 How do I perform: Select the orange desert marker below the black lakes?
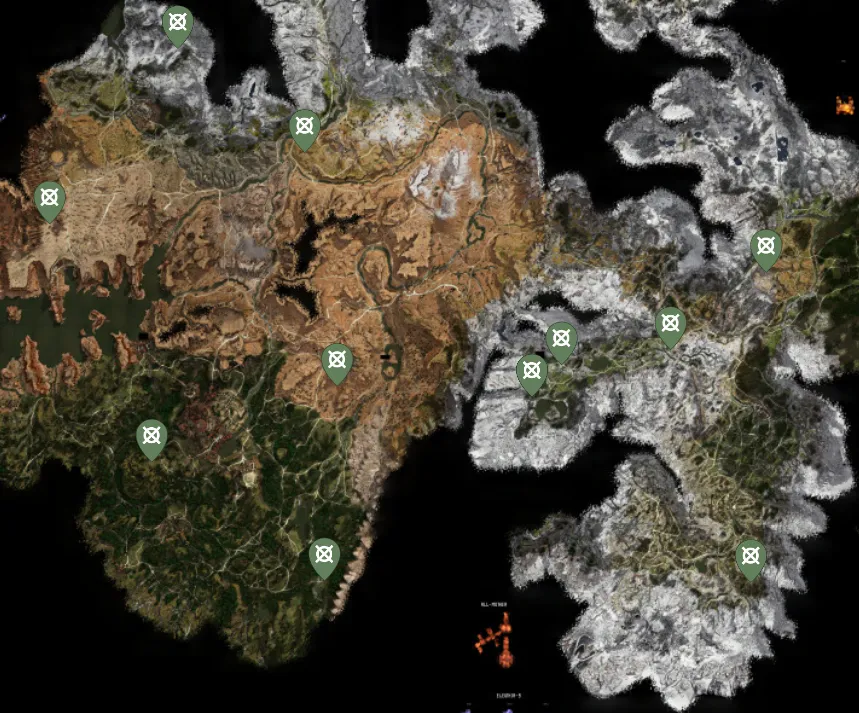pos(338,361)
